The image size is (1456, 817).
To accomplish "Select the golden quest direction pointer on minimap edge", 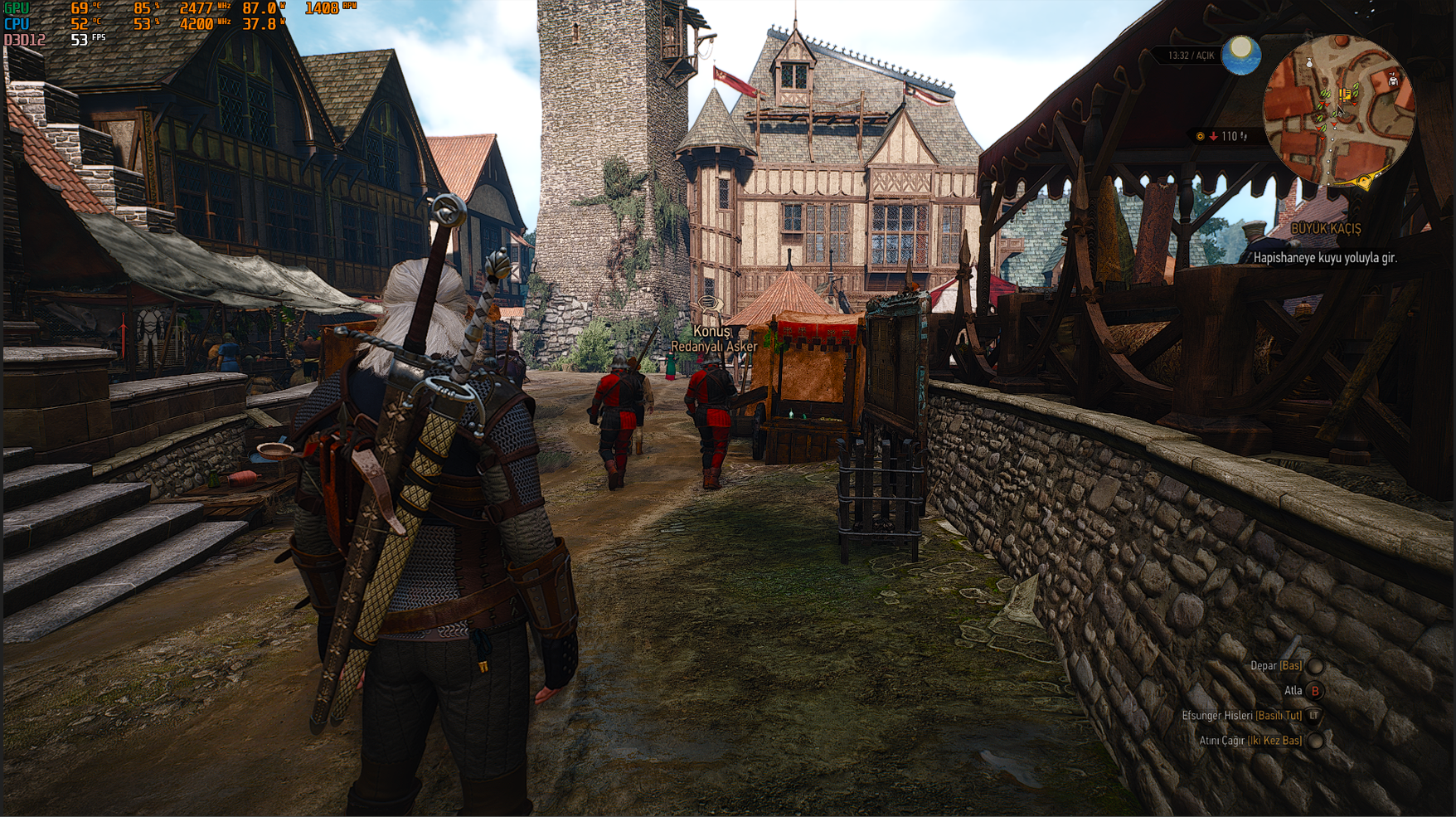I will point(1364,181).
